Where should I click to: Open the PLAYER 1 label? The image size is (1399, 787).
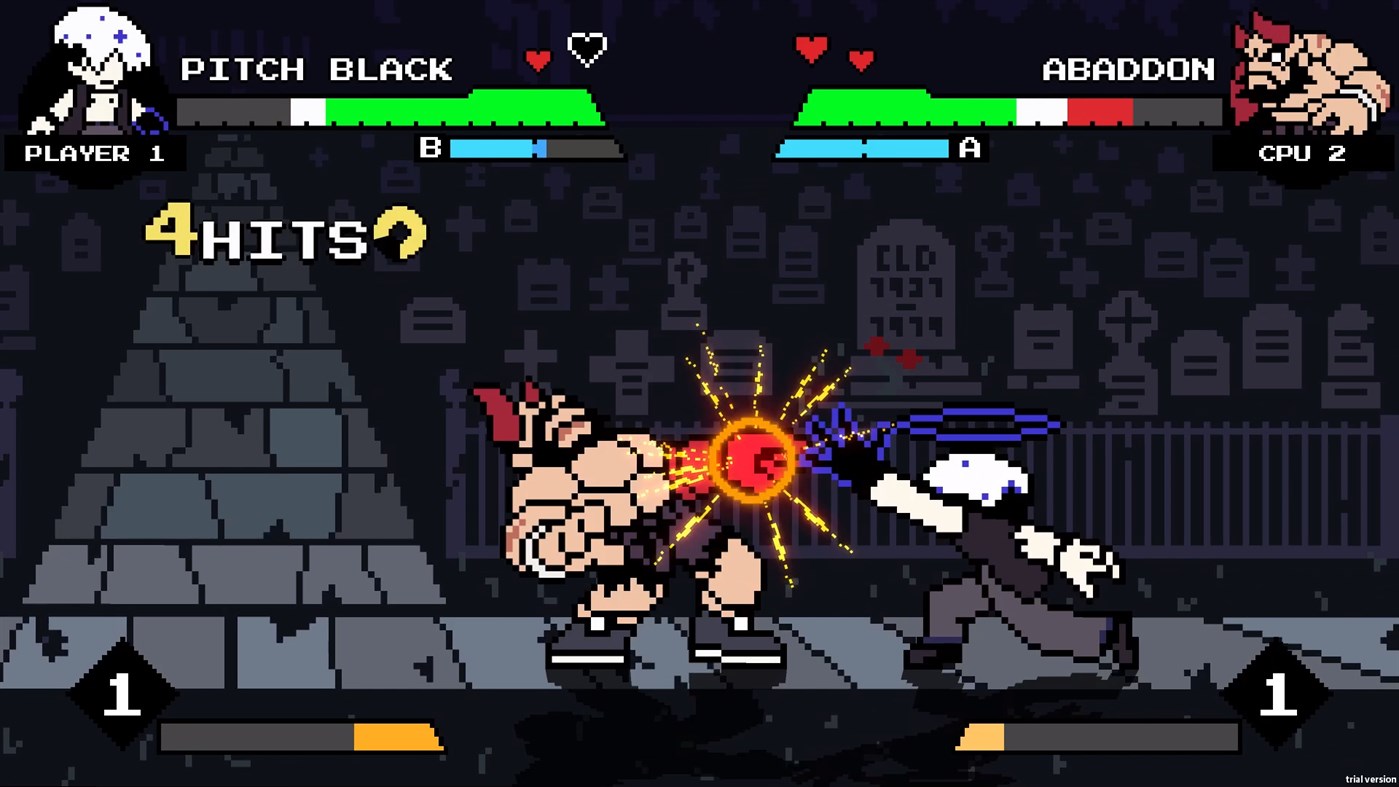point(94,153)
